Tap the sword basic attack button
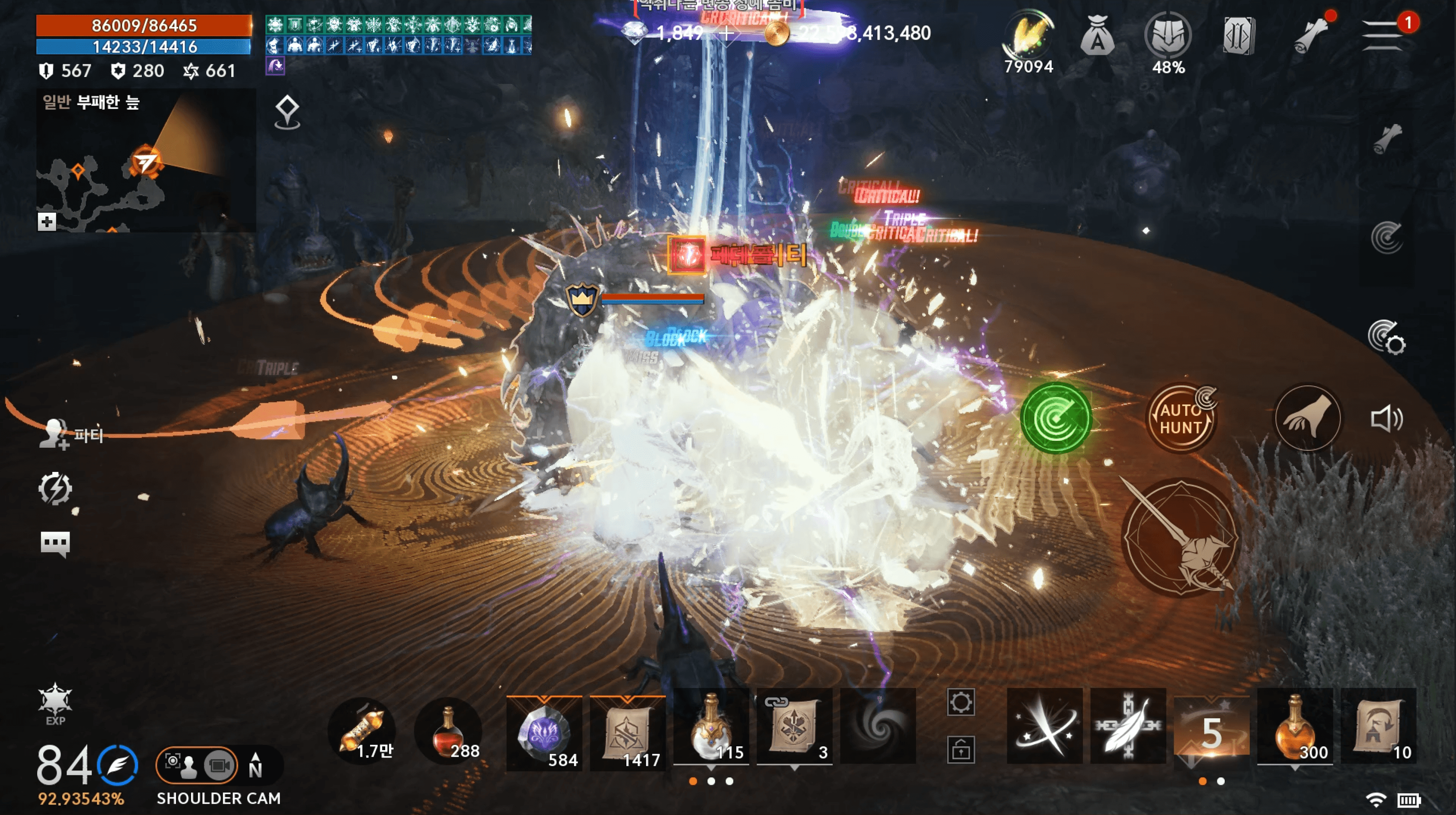The image size is (1456, 815). click(x=1180, y=538)
